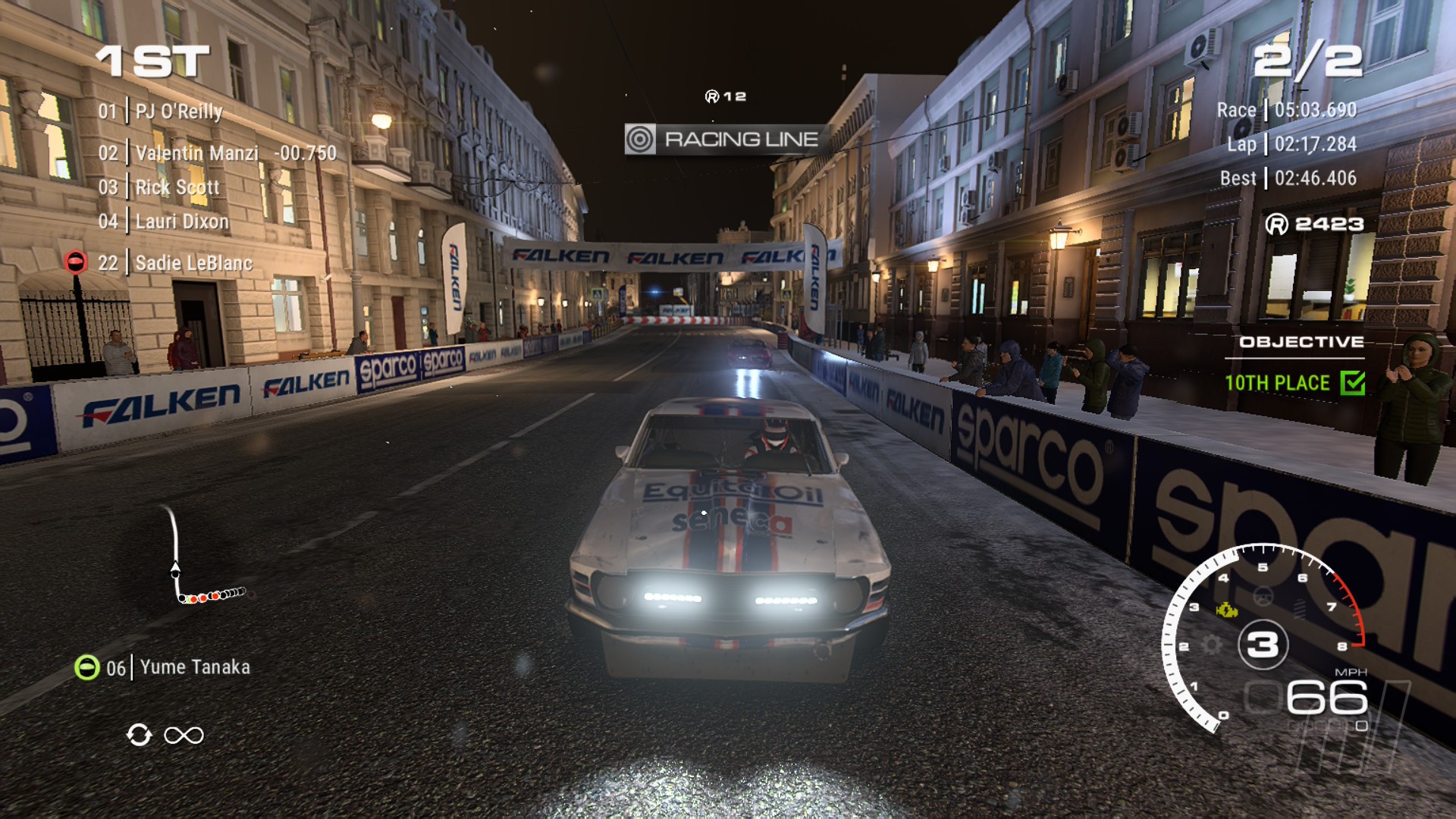Click the red nemesis icon
Viewport: 1456px width, 819px height.
76,262
